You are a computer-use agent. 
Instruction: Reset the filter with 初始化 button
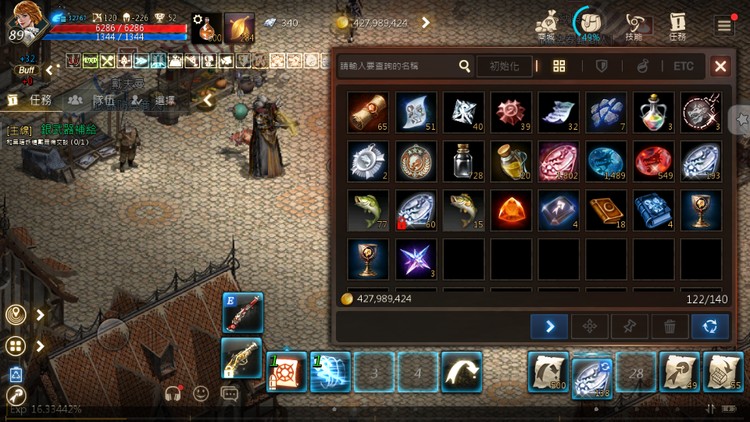click(x=503, y=67)
